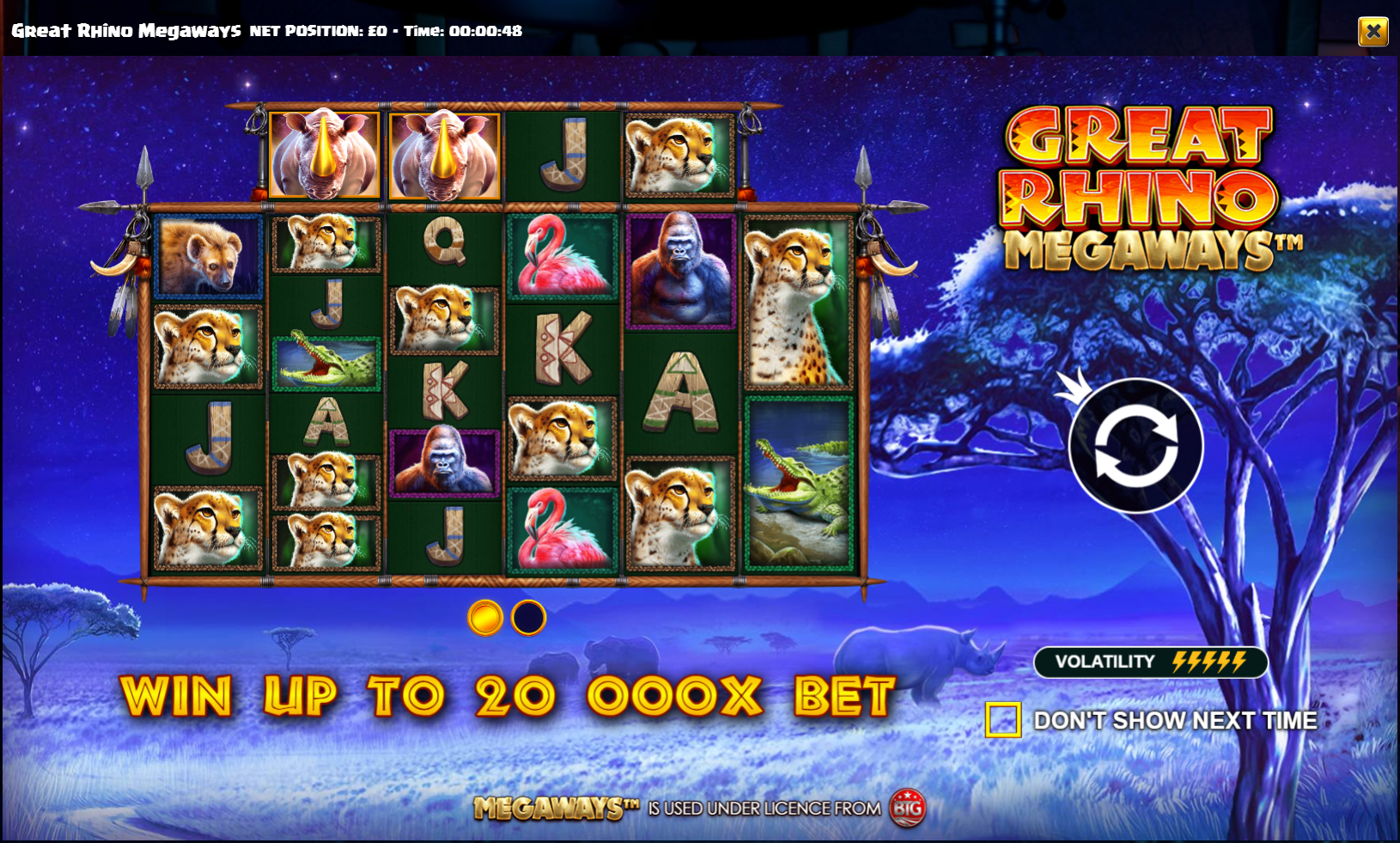Click the Volatility rating bar
This screenshot has width=1400, height=843.
coord(1151,662)
